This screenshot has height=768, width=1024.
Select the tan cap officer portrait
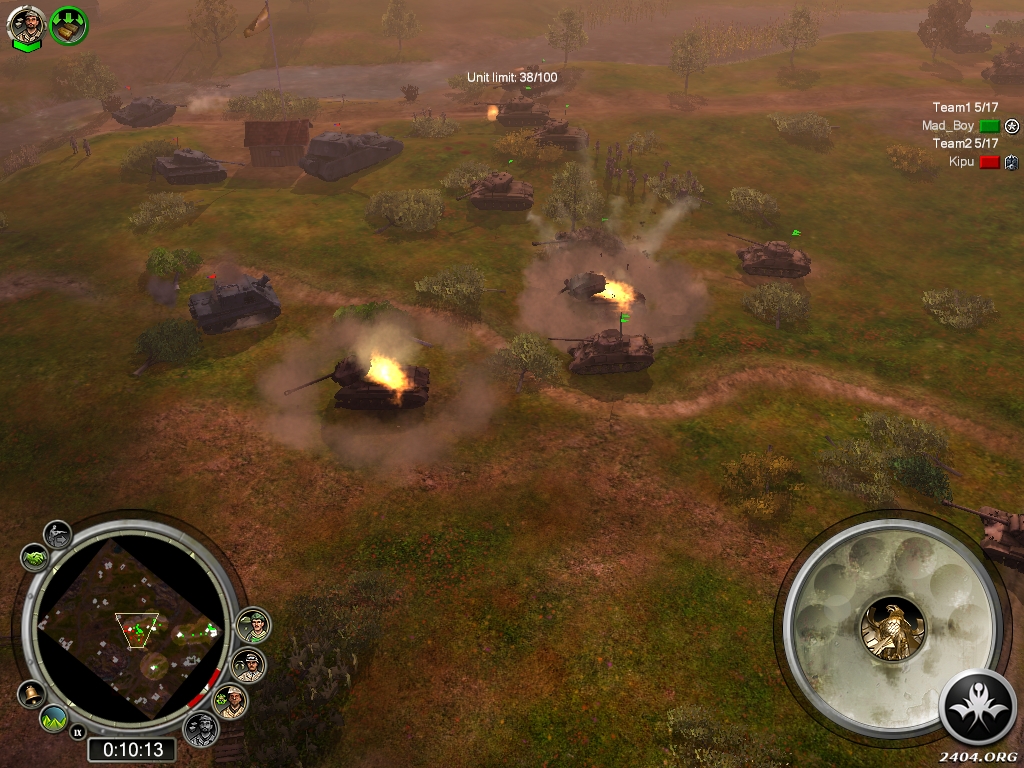pos(232,701)
